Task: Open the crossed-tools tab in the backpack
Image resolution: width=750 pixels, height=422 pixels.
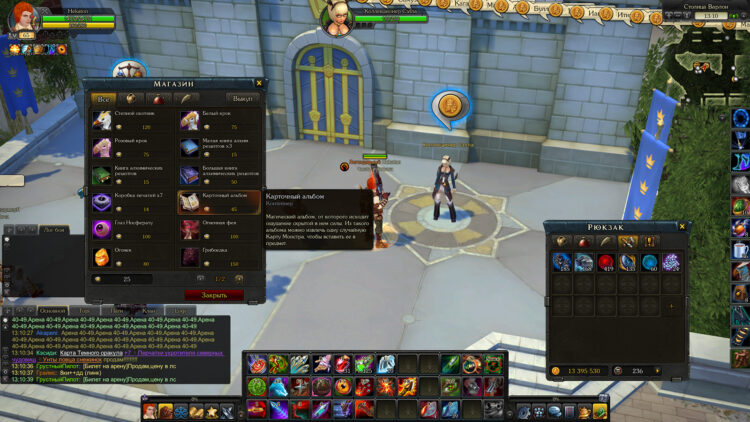Action: (630, 241)
